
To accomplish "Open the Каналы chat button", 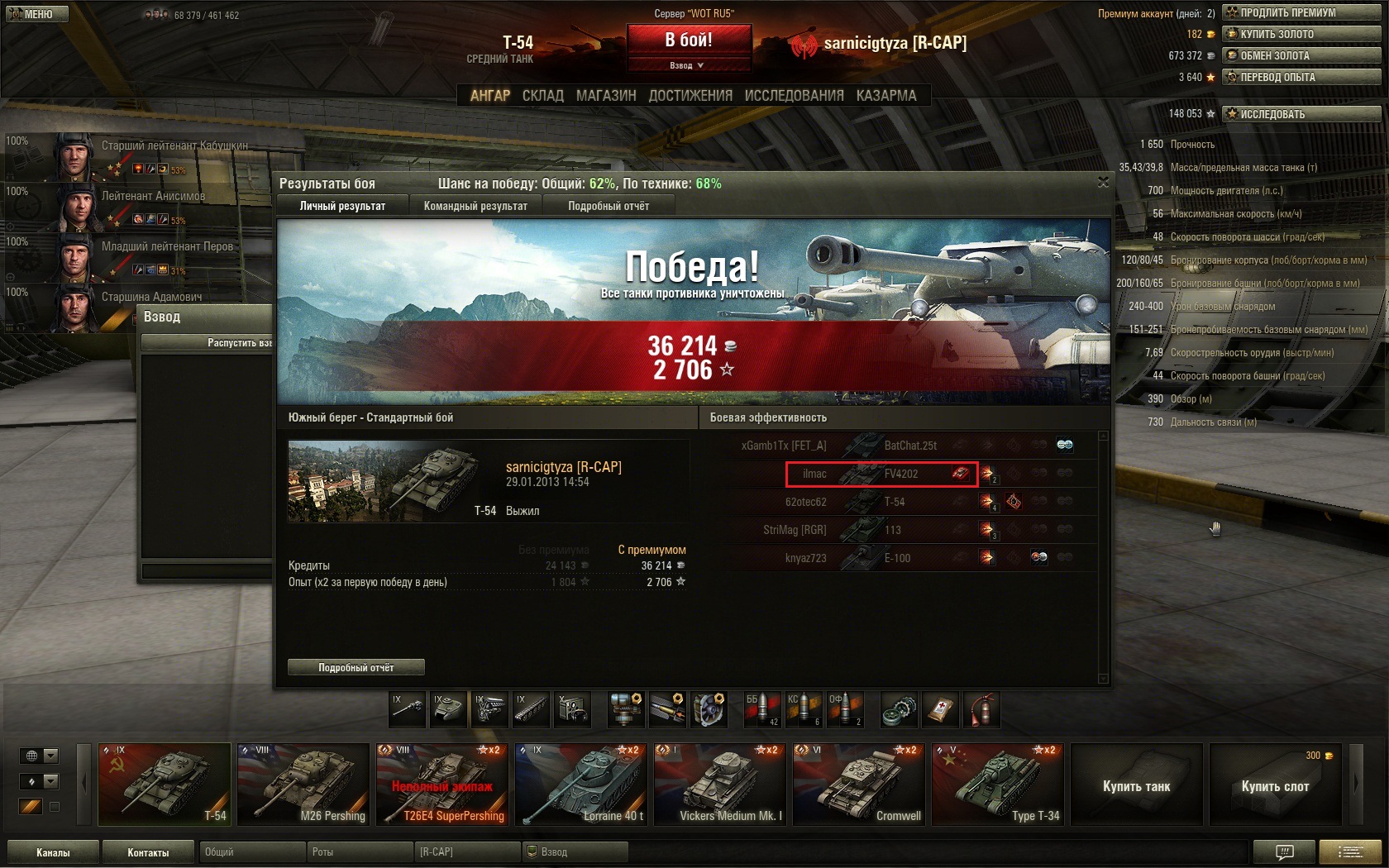I will tap(53, 852).
